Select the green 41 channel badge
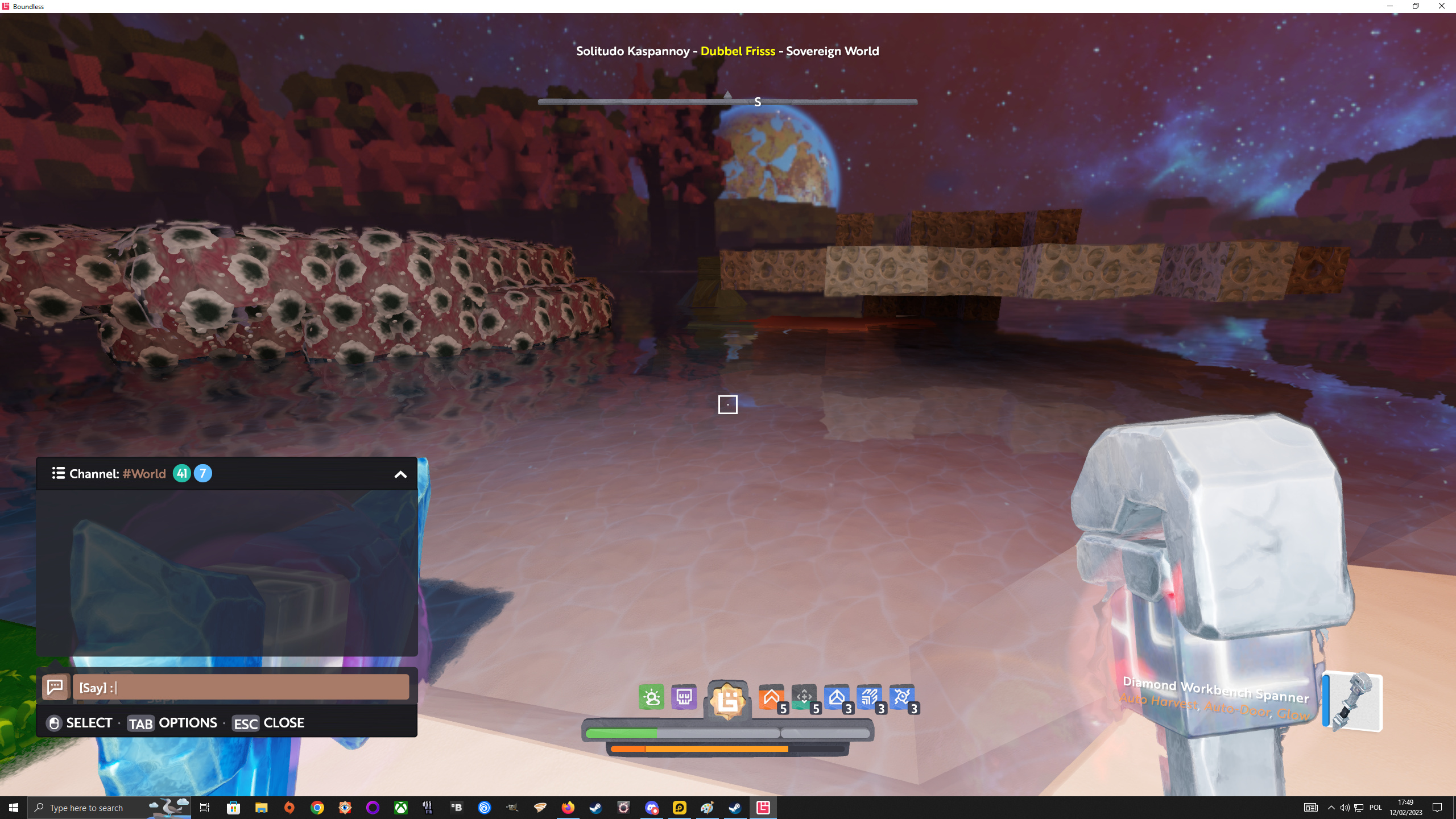This screenshot has width=1456, height=819. [181, 473]
